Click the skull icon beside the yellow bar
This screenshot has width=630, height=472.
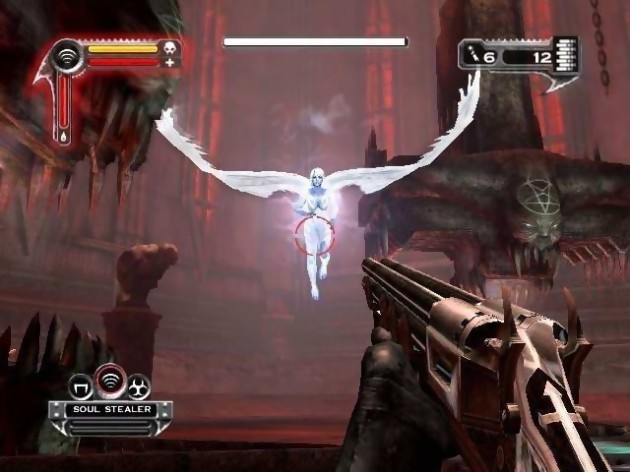tap(169, 48)
